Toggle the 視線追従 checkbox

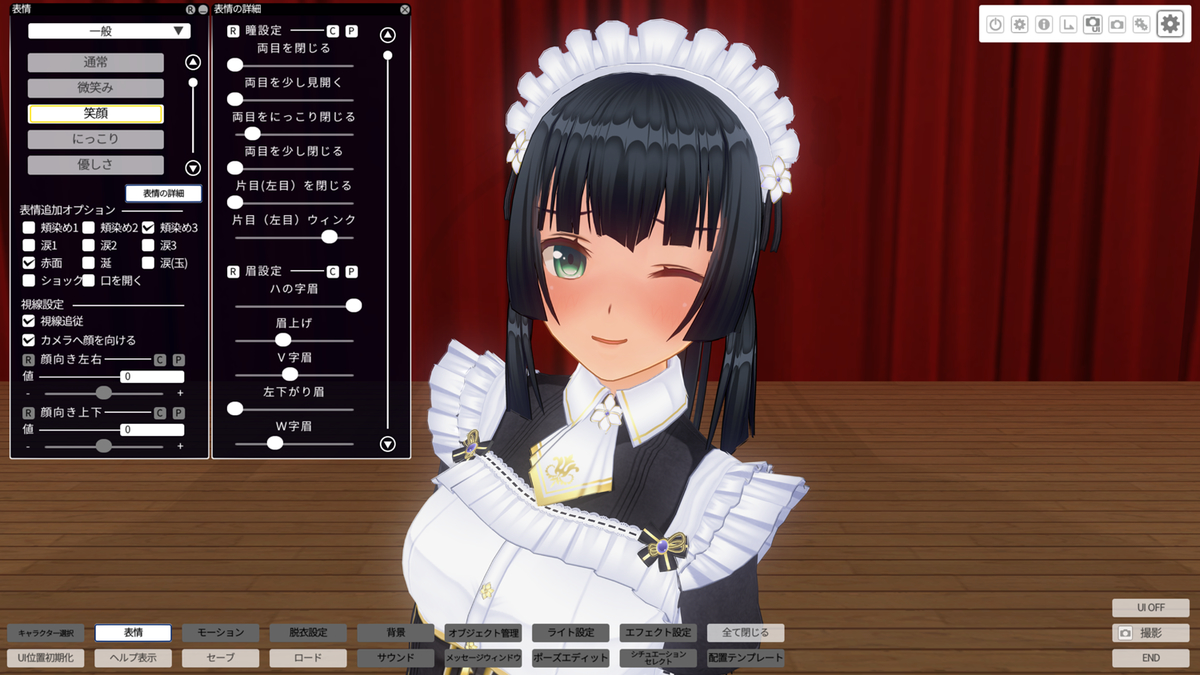[x=29, y=321]
